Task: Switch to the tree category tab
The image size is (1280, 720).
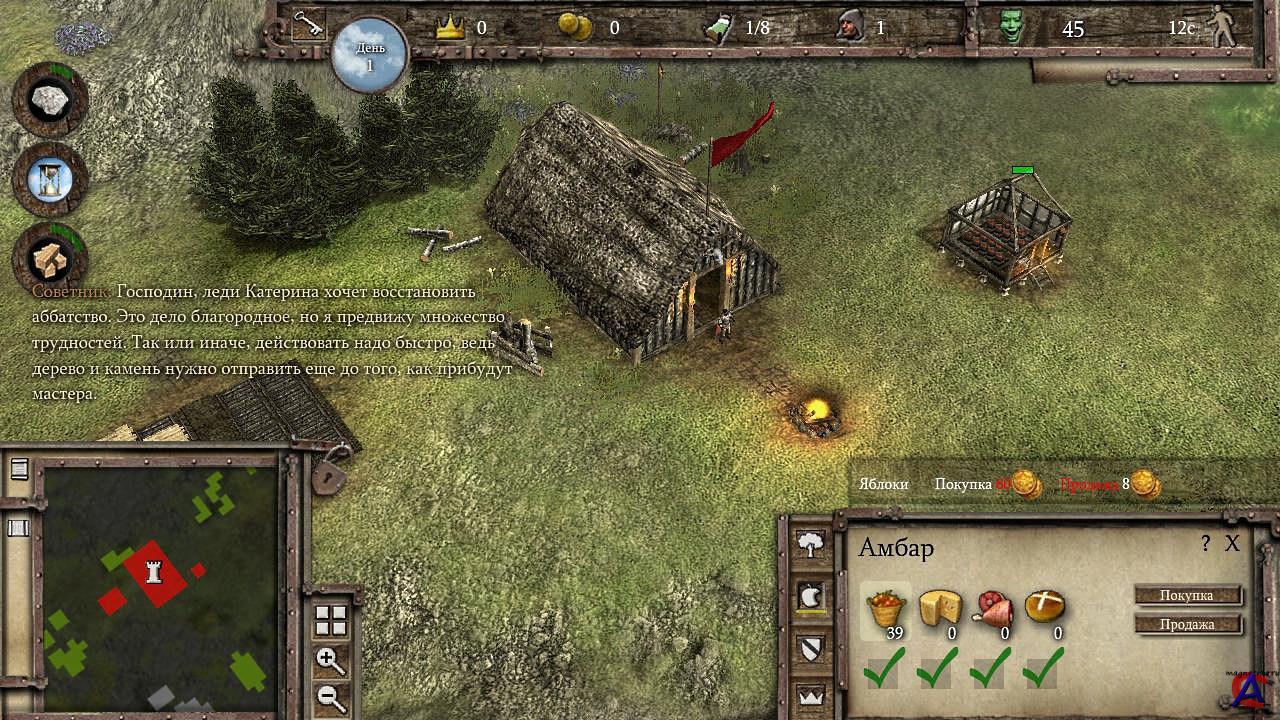Action: [x=810, y=545]
